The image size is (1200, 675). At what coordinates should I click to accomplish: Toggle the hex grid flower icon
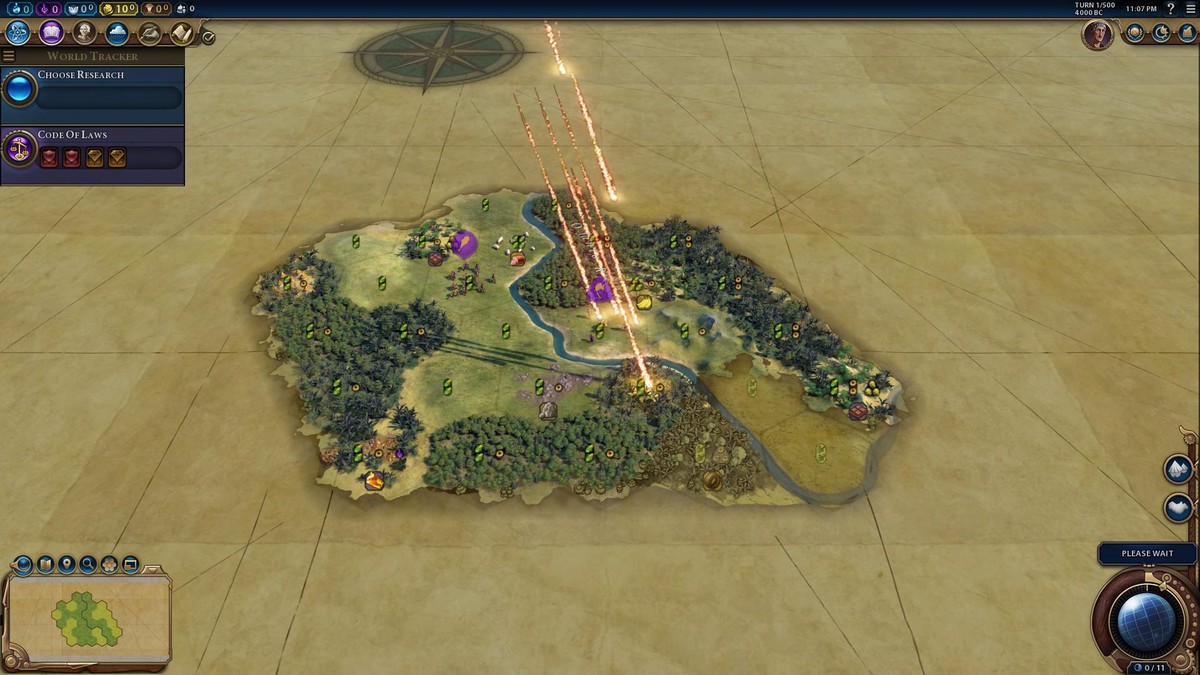(109, 565)
